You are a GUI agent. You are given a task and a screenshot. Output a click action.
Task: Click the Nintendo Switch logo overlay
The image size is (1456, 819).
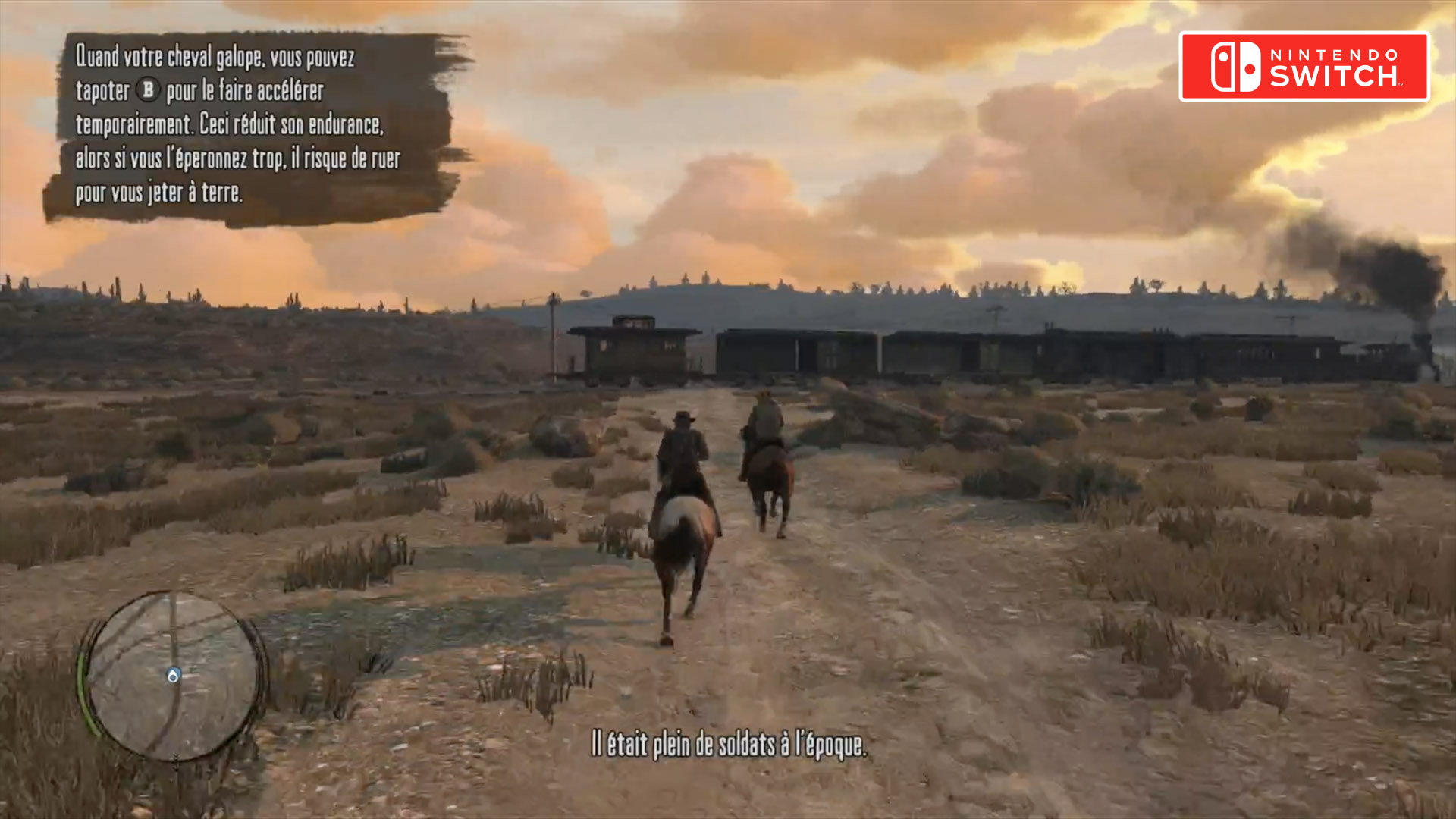point(1304,67)
